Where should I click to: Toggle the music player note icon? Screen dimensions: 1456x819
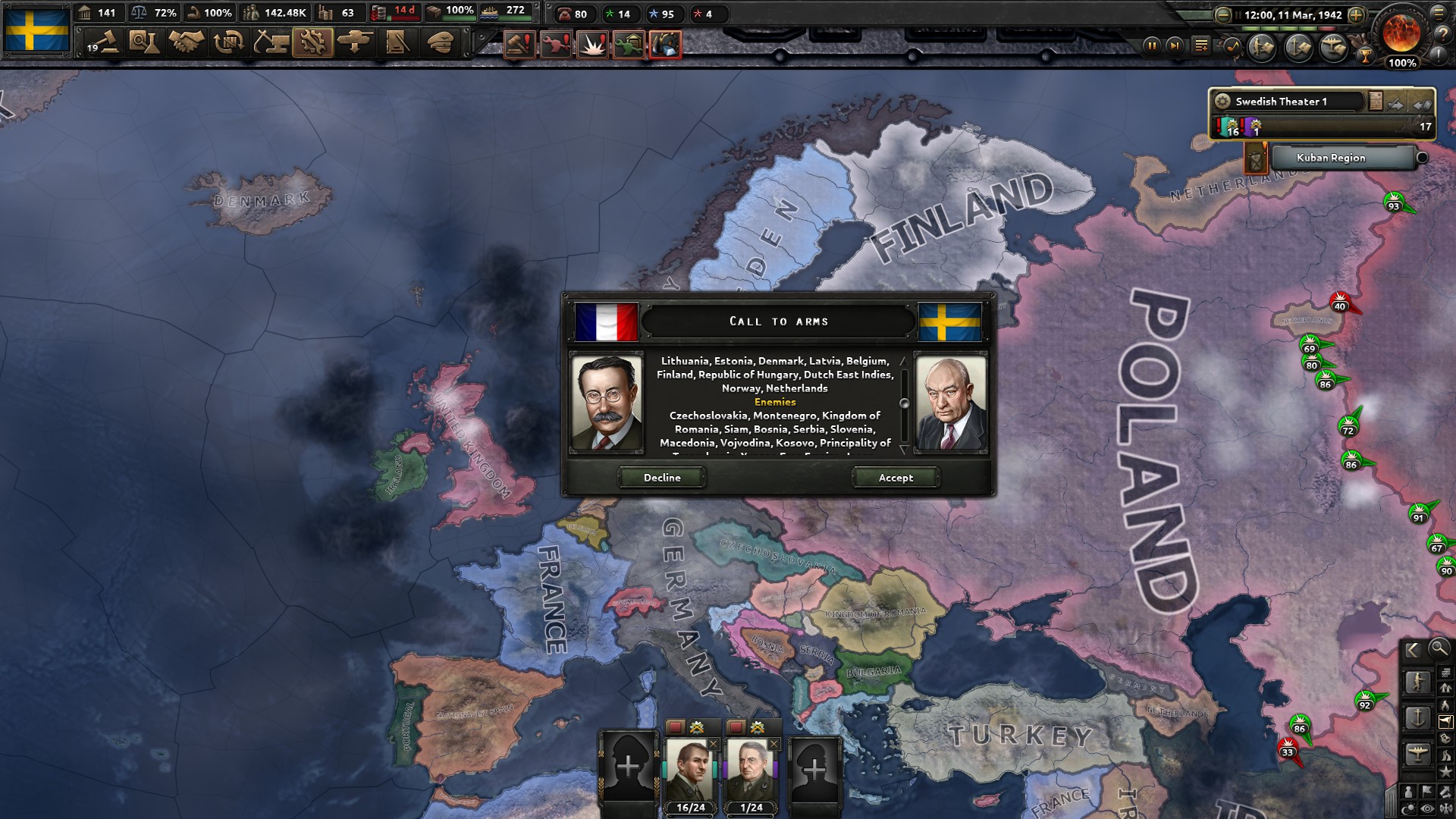(x=1233, y=48)
